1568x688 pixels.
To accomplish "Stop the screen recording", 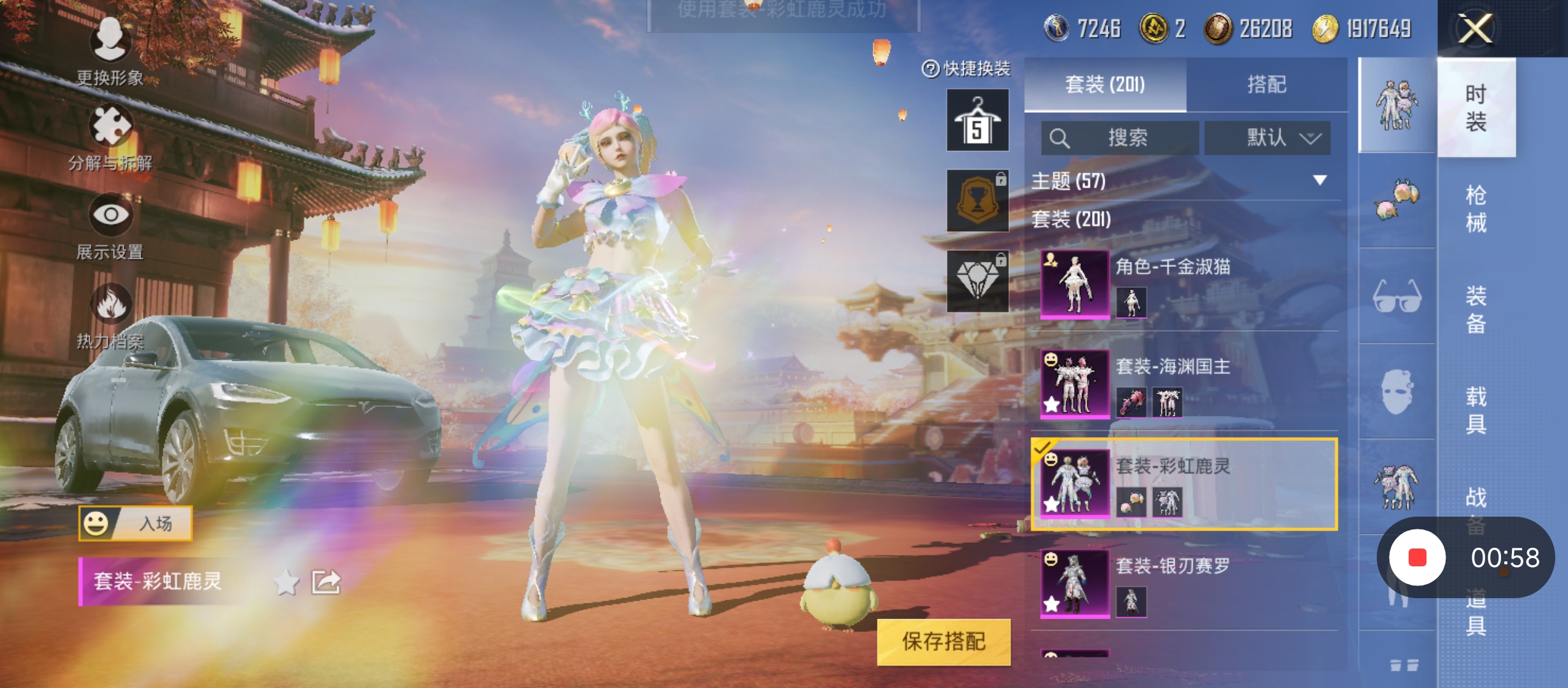I will point(1417,558).
